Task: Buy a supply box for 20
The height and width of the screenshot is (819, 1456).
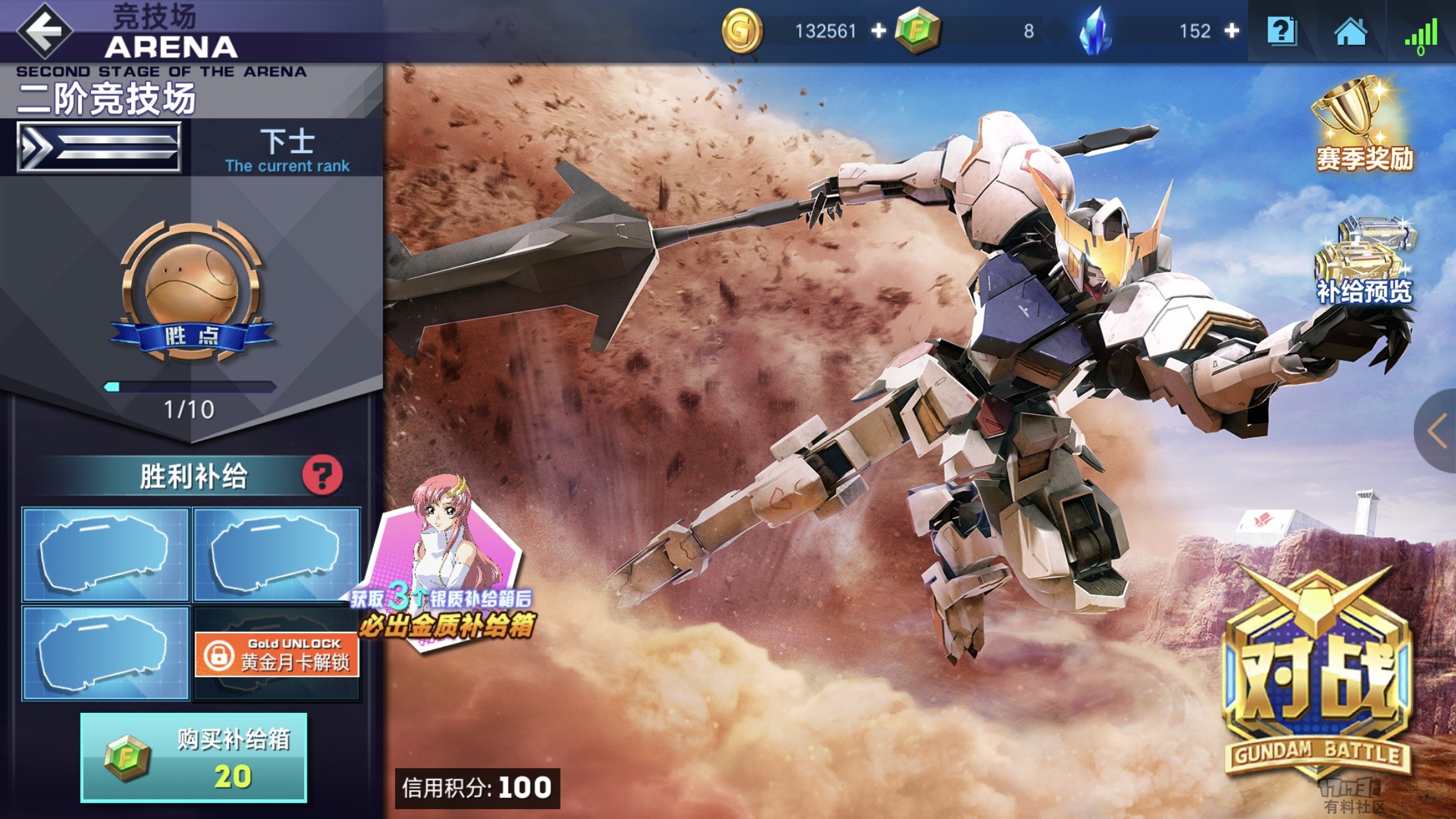Action: [x=194, y=757]
